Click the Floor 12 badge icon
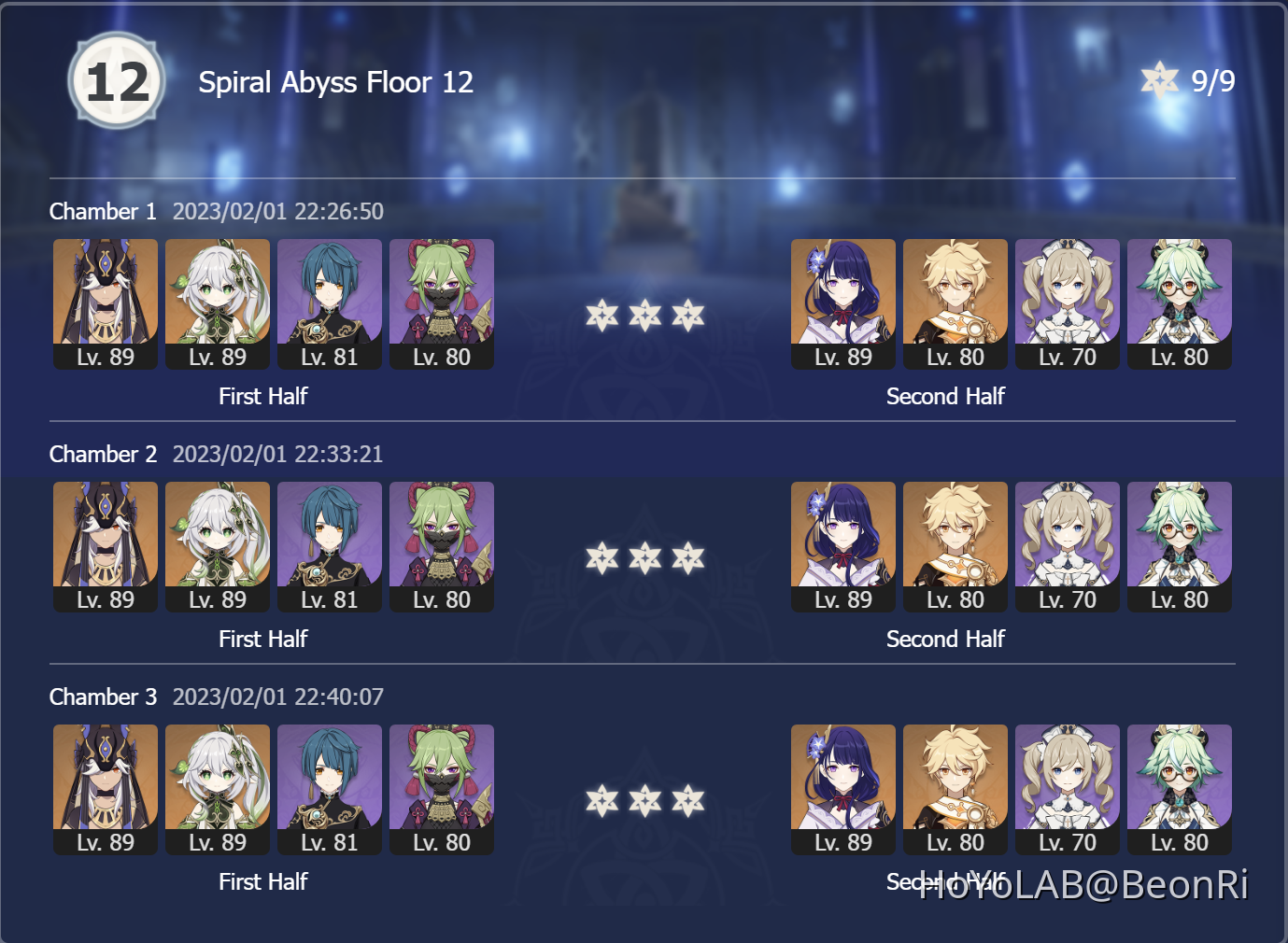Viewport: 1288px width, 943px height. coord(117,79)
